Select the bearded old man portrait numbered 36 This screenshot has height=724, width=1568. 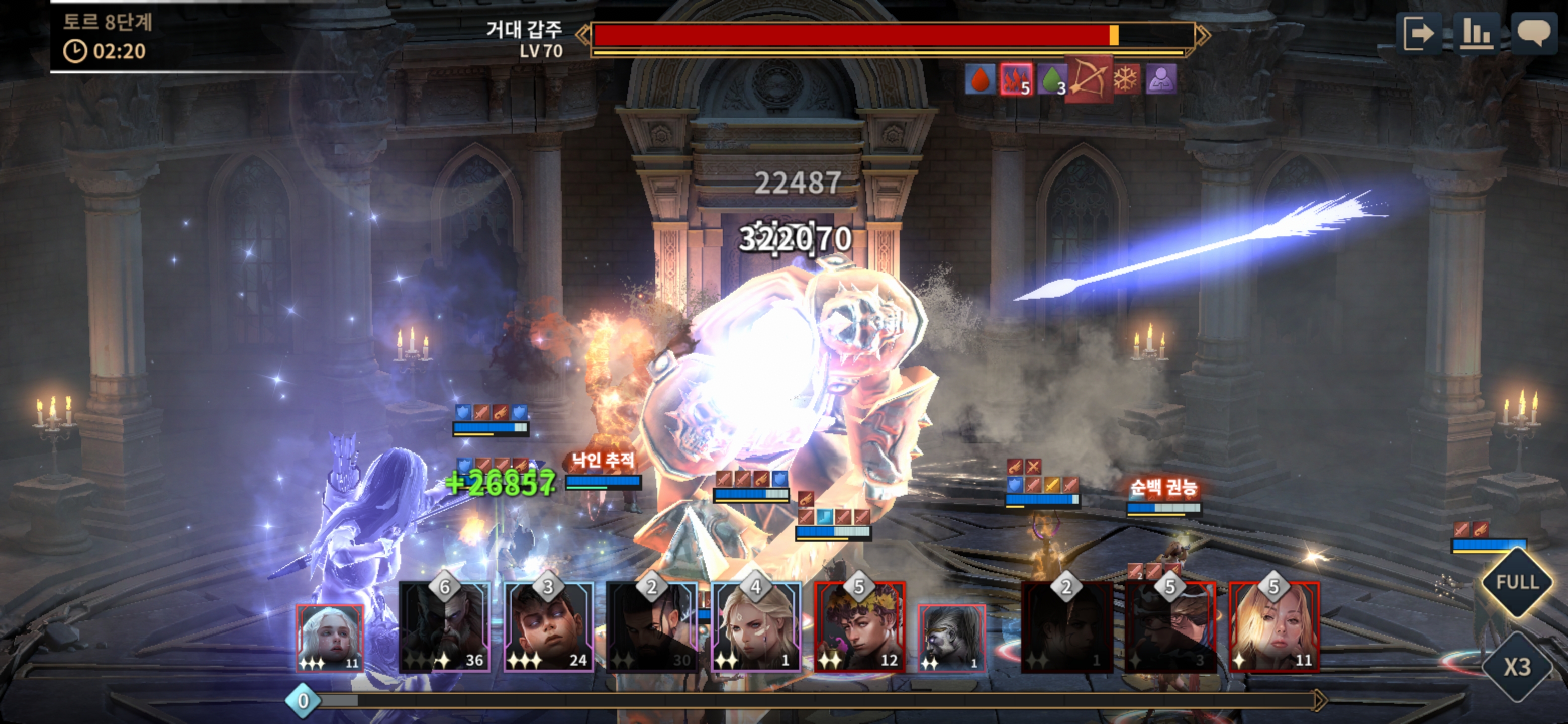click(x=444, y=627)
